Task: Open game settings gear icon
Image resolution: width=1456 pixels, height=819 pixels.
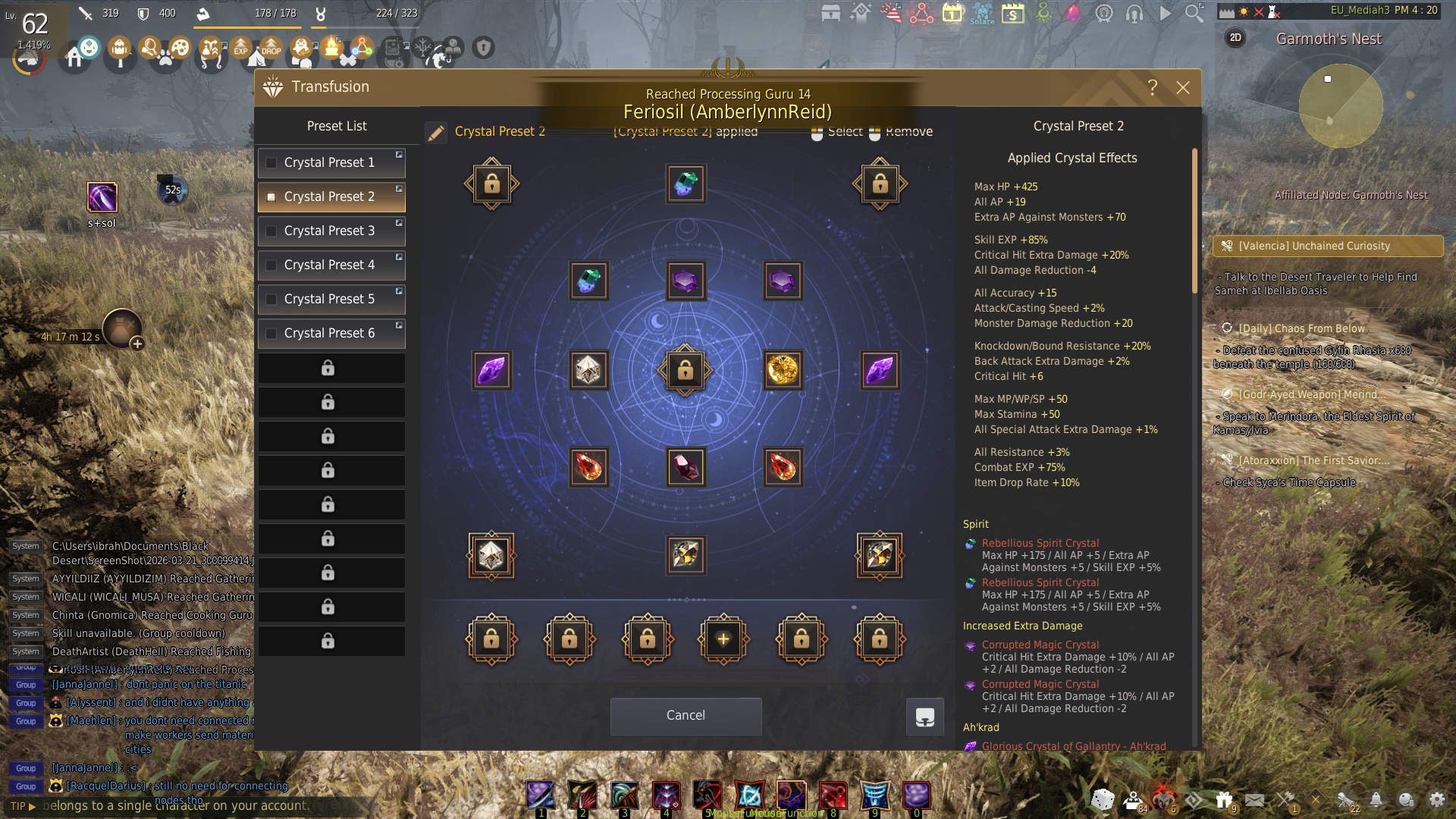Action: pos(1436,800)
